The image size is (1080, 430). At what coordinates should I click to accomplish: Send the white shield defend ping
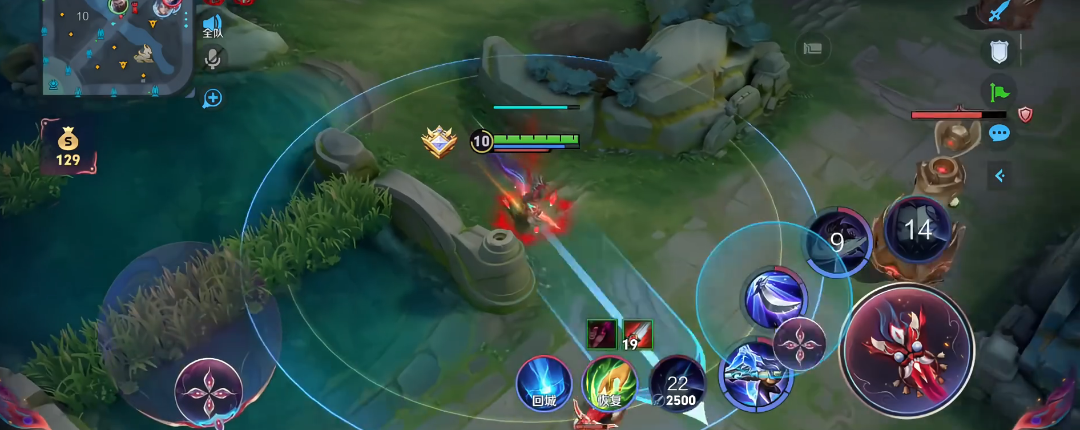998,51
